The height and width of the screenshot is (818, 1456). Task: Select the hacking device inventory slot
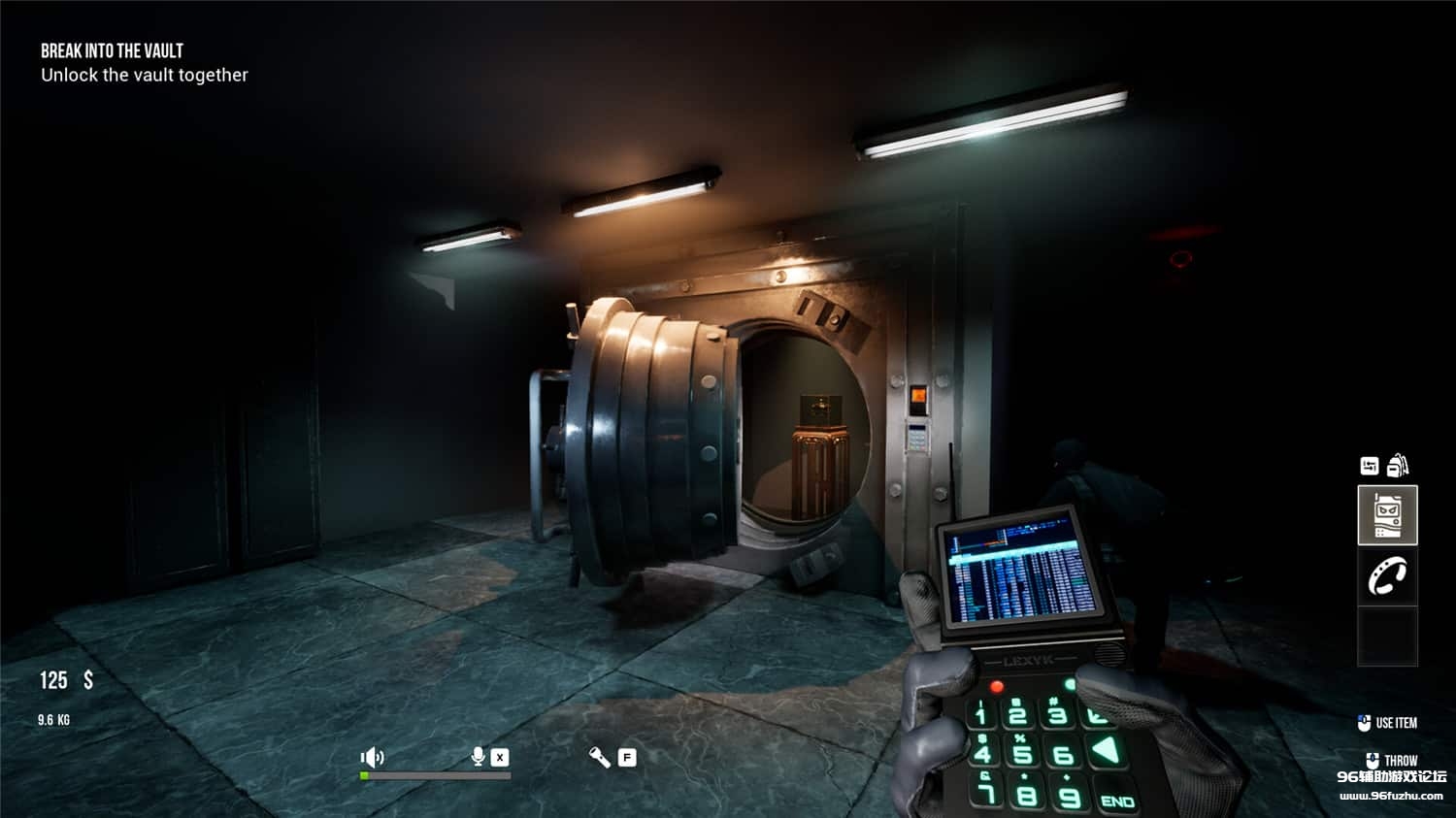point(1387,515)
